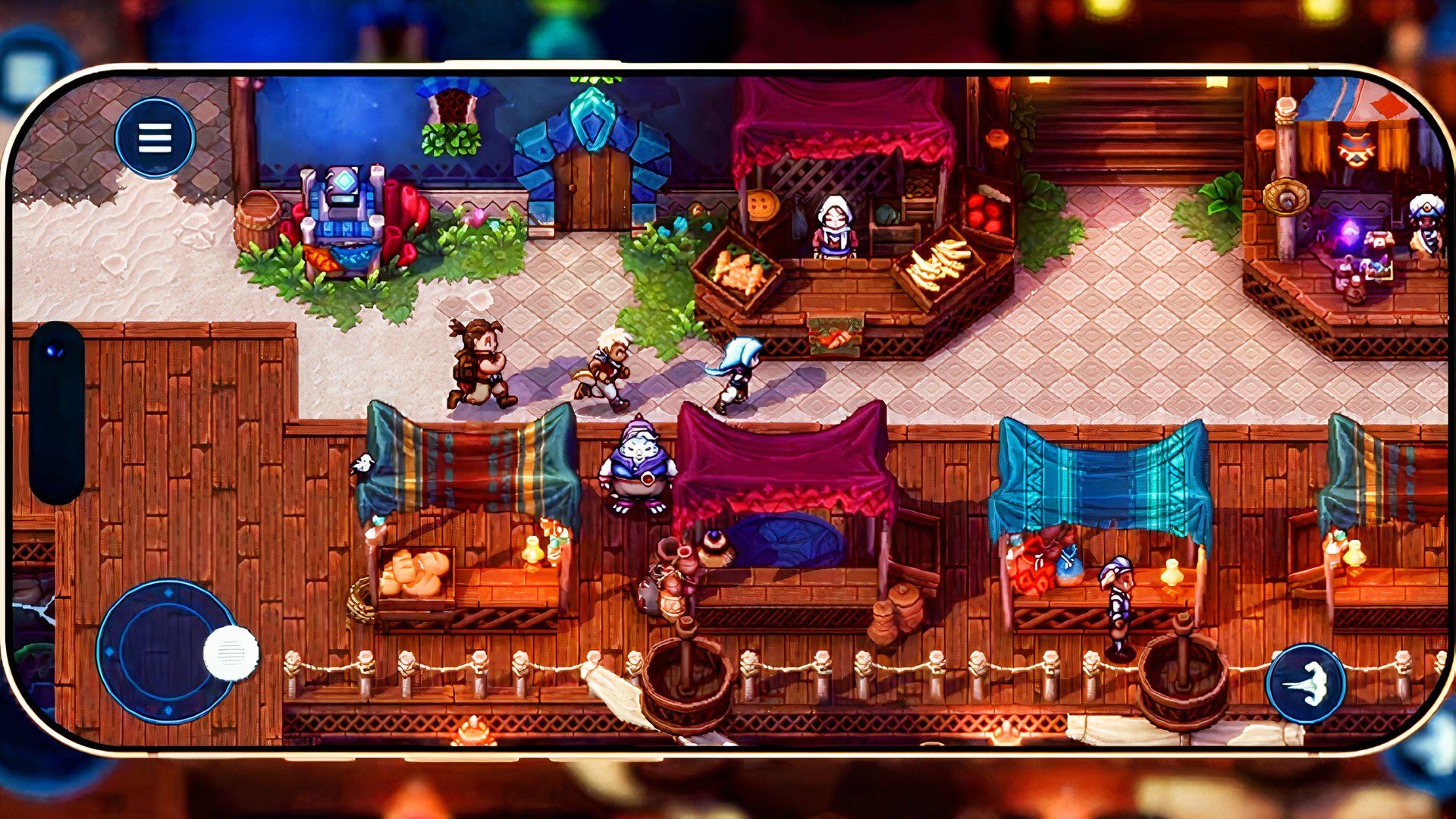Tap the left diamond marker on the joystick
Viewport: 1456px width, 819px height.
109,651
